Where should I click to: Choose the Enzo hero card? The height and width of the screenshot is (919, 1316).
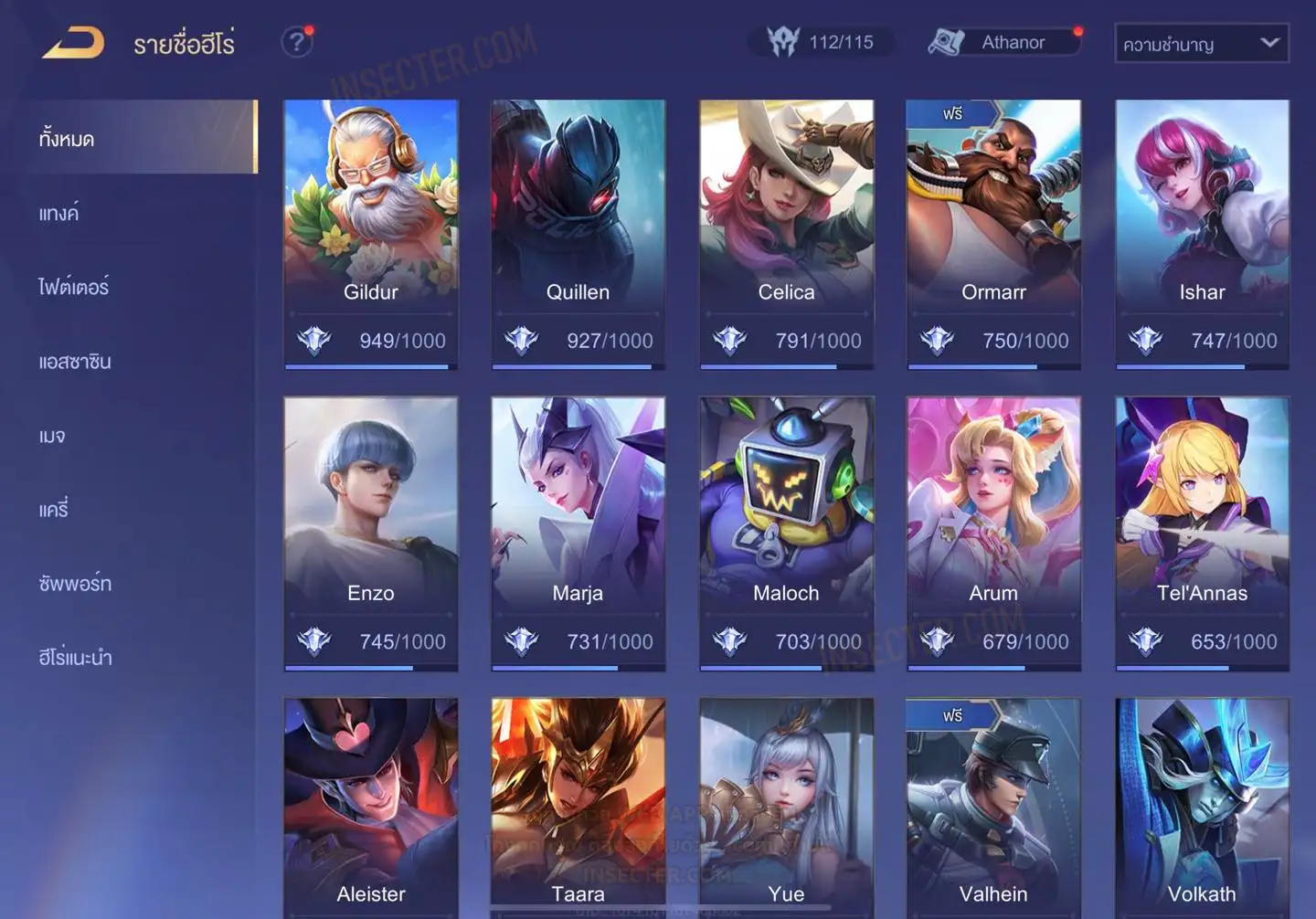pyautogui.click(x=371, y=533)
